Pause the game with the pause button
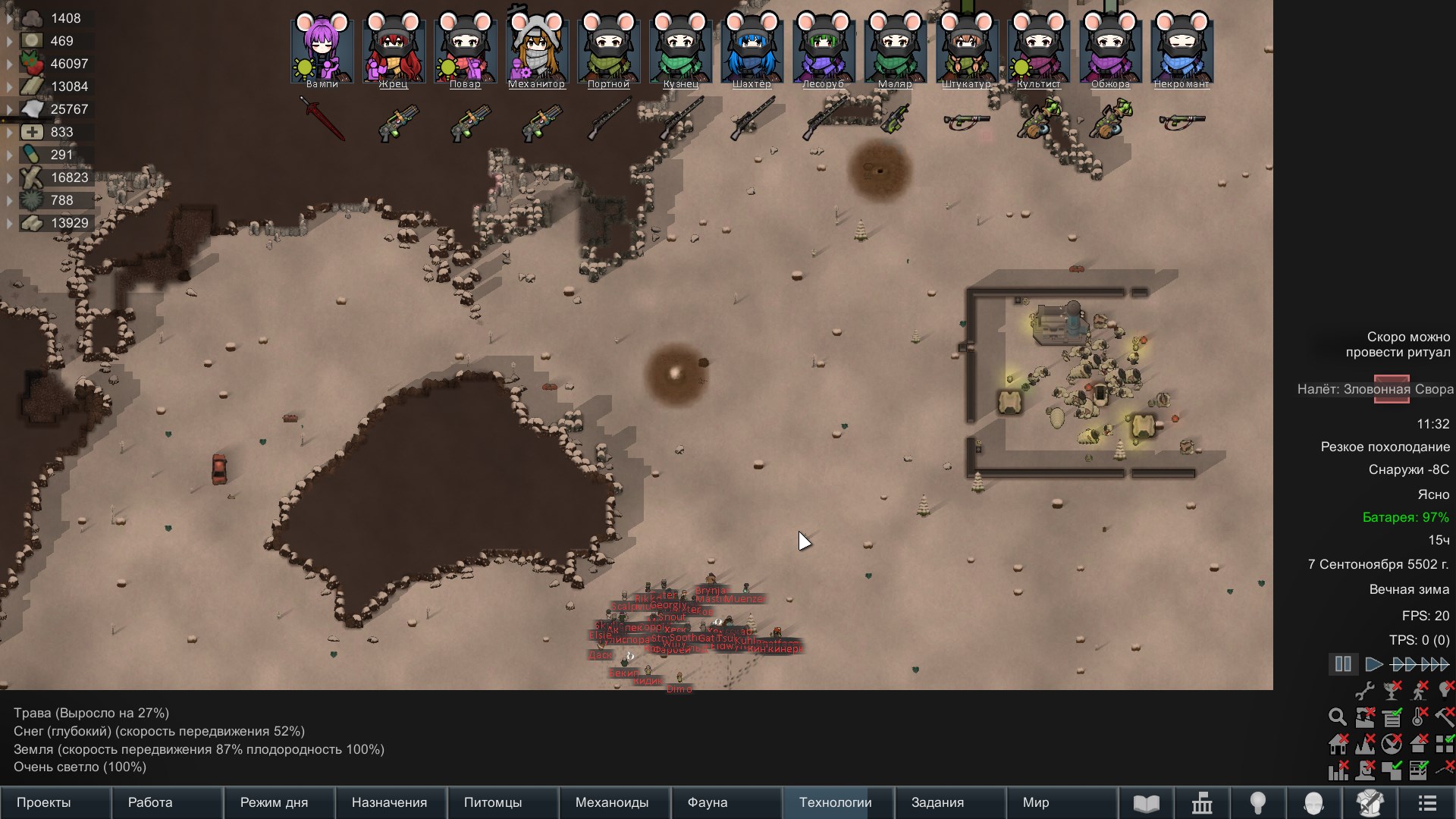The image size is (1456, 819). tap(1343, 664)
